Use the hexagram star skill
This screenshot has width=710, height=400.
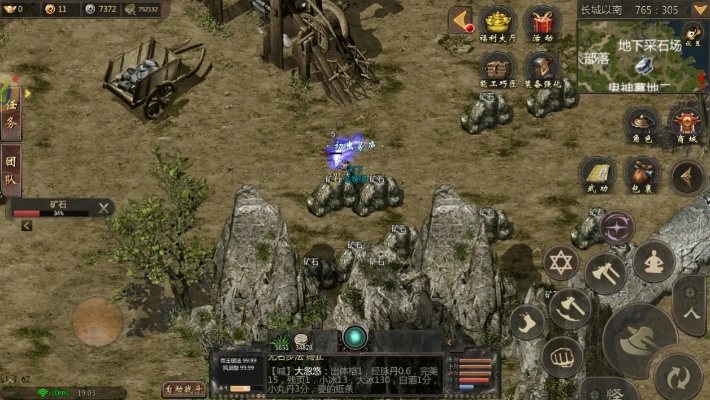pos(562,262)
